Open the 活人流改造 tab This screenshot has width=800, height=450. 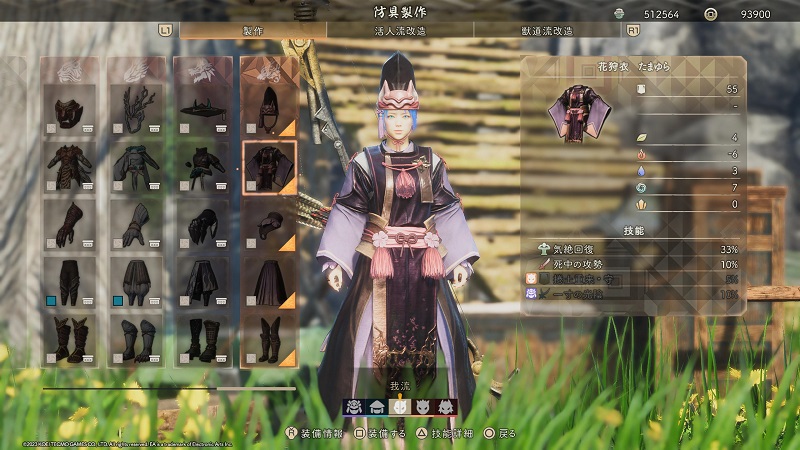[x=398, y=31]
